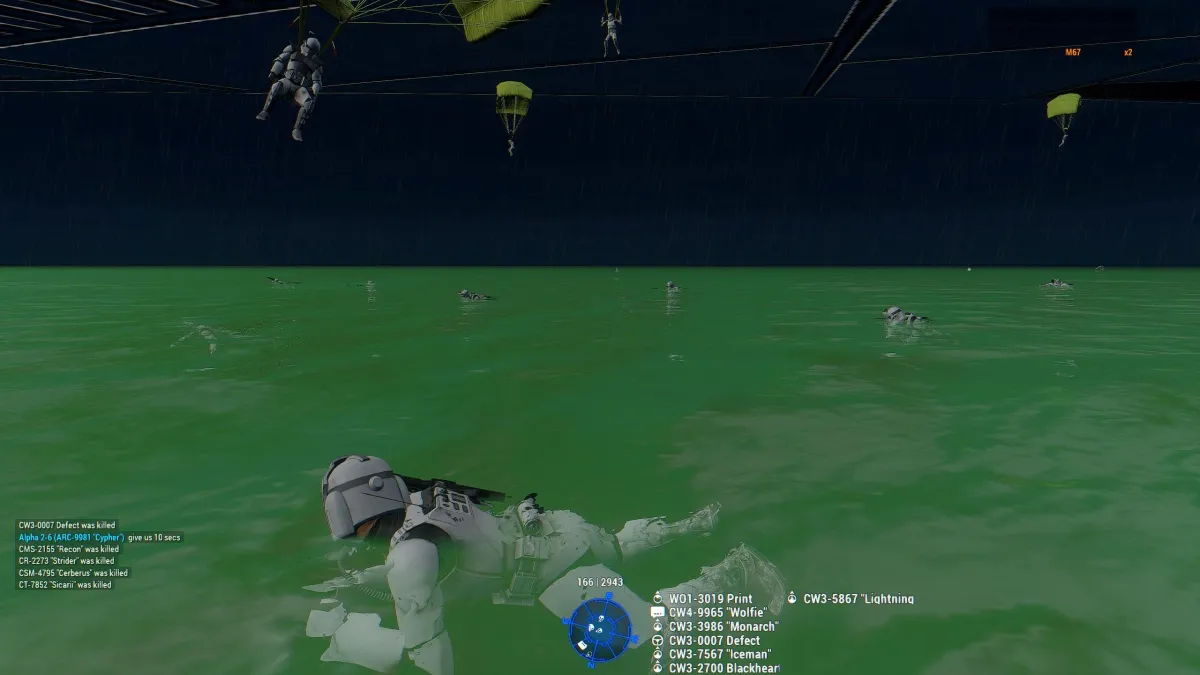This screenshot has width=1200, height=675.
Task: Choose CW3-3986 "Monarch" from the squad list
Action: click(723, 627)
